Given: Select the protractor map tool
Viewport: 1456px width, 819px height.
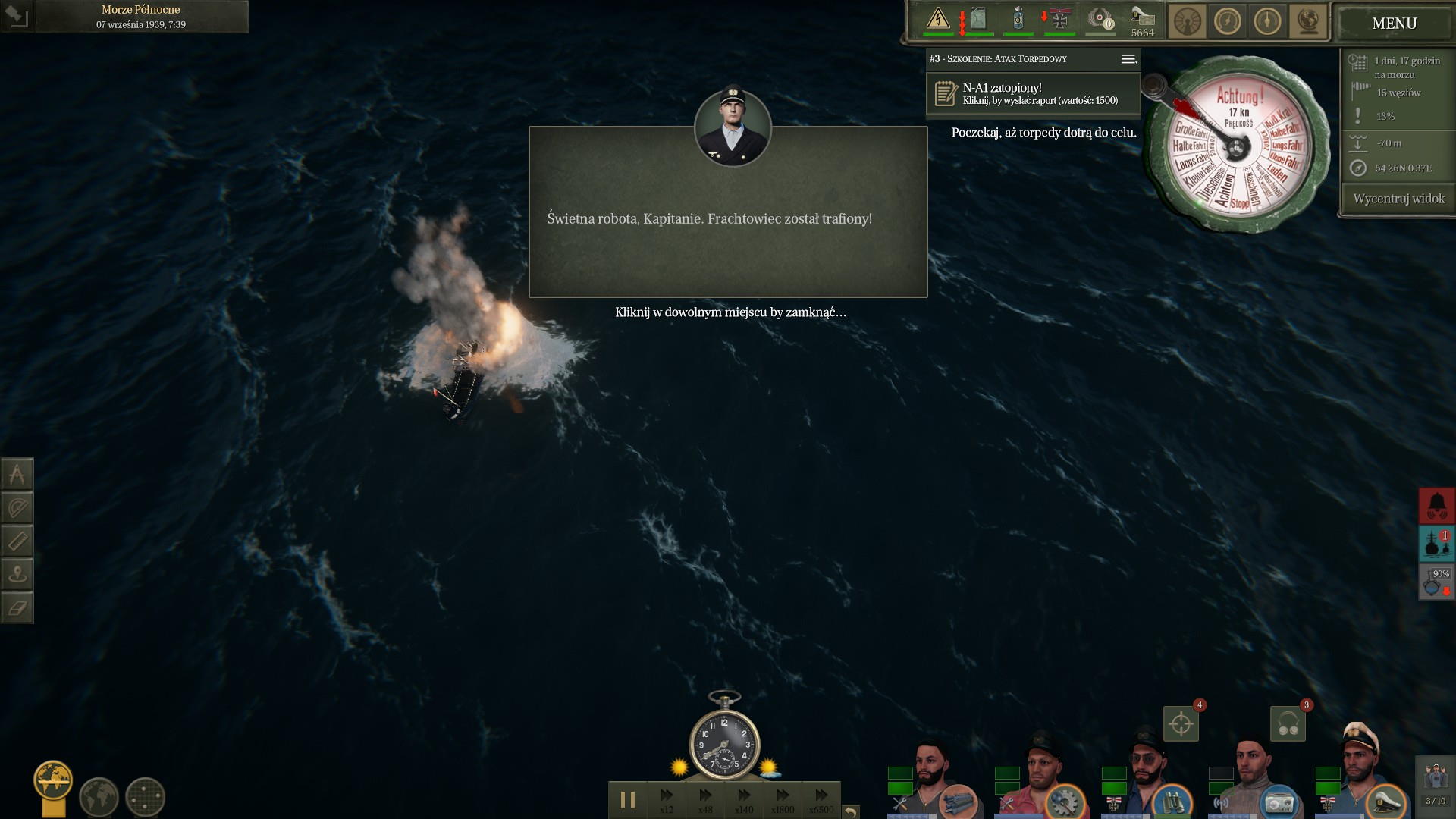Looking at the screenshot, I should click(x=17, y=508).
